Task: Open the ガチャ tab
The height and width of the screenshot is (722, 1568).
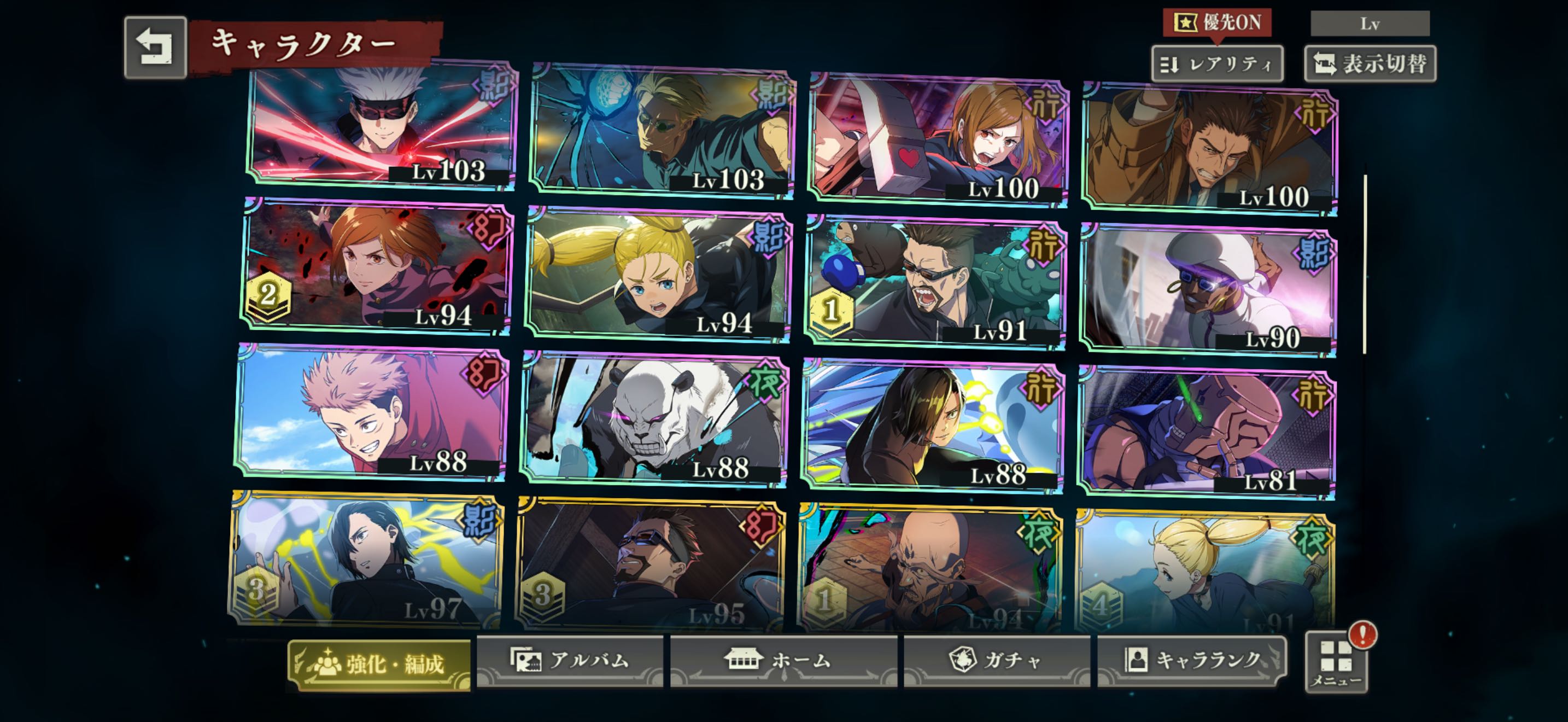Action: click(x=997, y=661)
